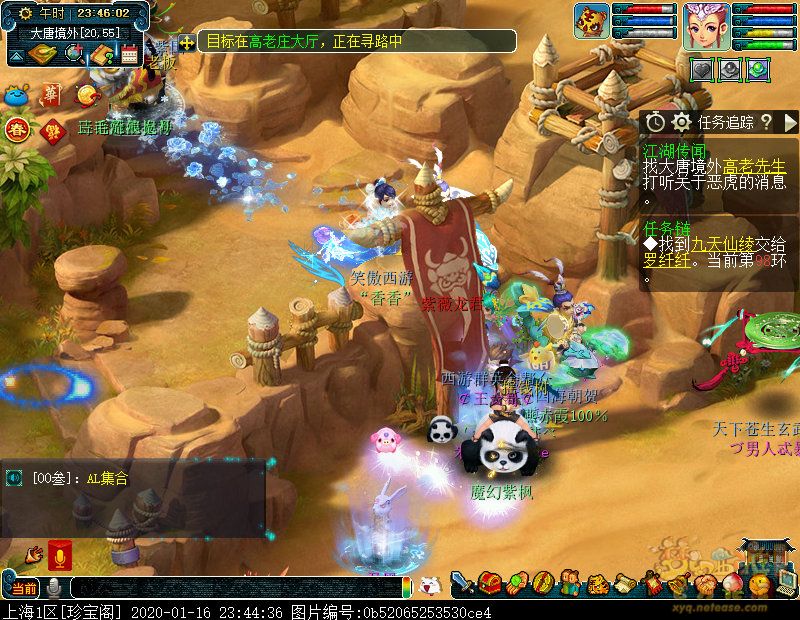800x620 pixels.
Task: Open the gold coin smiley icon
Action: click(x=87, y=96)
